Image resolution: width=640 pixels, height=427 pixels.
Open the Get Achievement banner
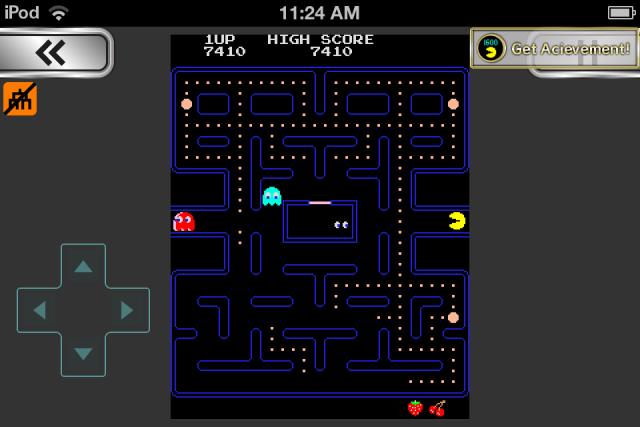[554, 48]
